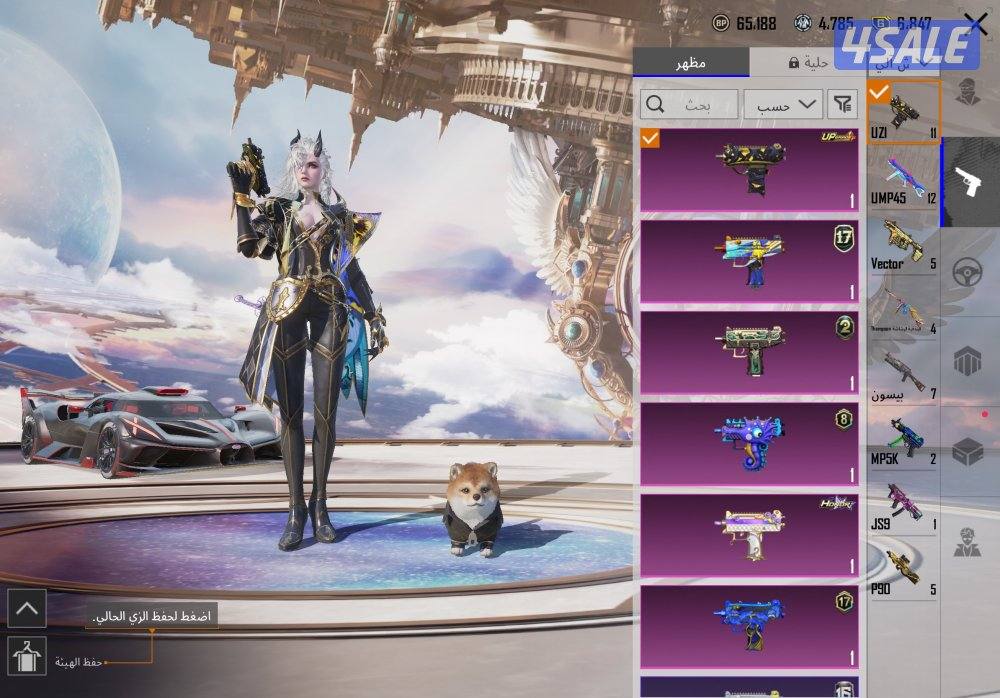Open the skin filter button

click(844, 104)
